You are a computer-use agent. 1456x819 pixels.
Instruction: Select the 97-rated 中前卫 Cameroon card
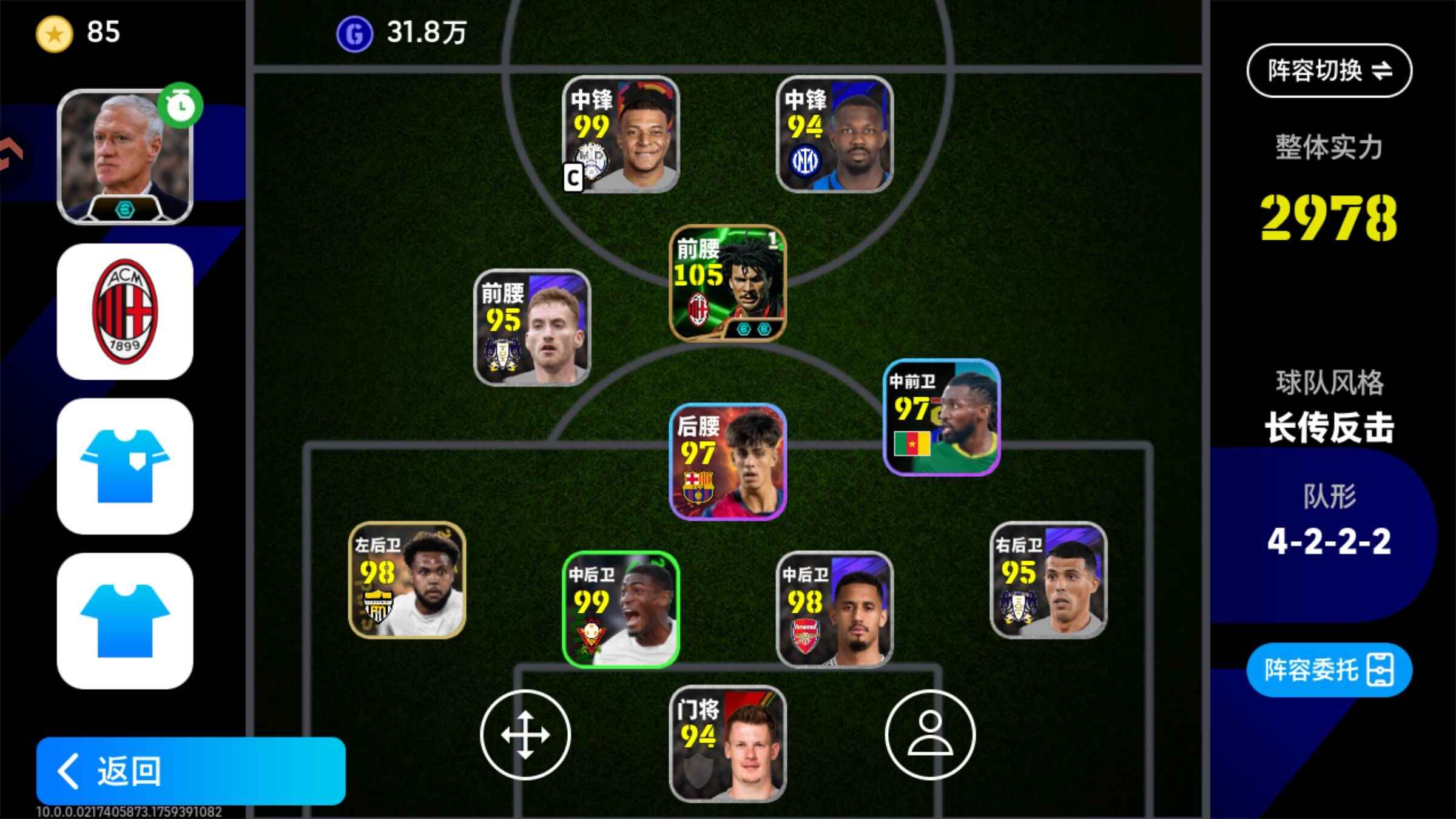tap(941, 417)
